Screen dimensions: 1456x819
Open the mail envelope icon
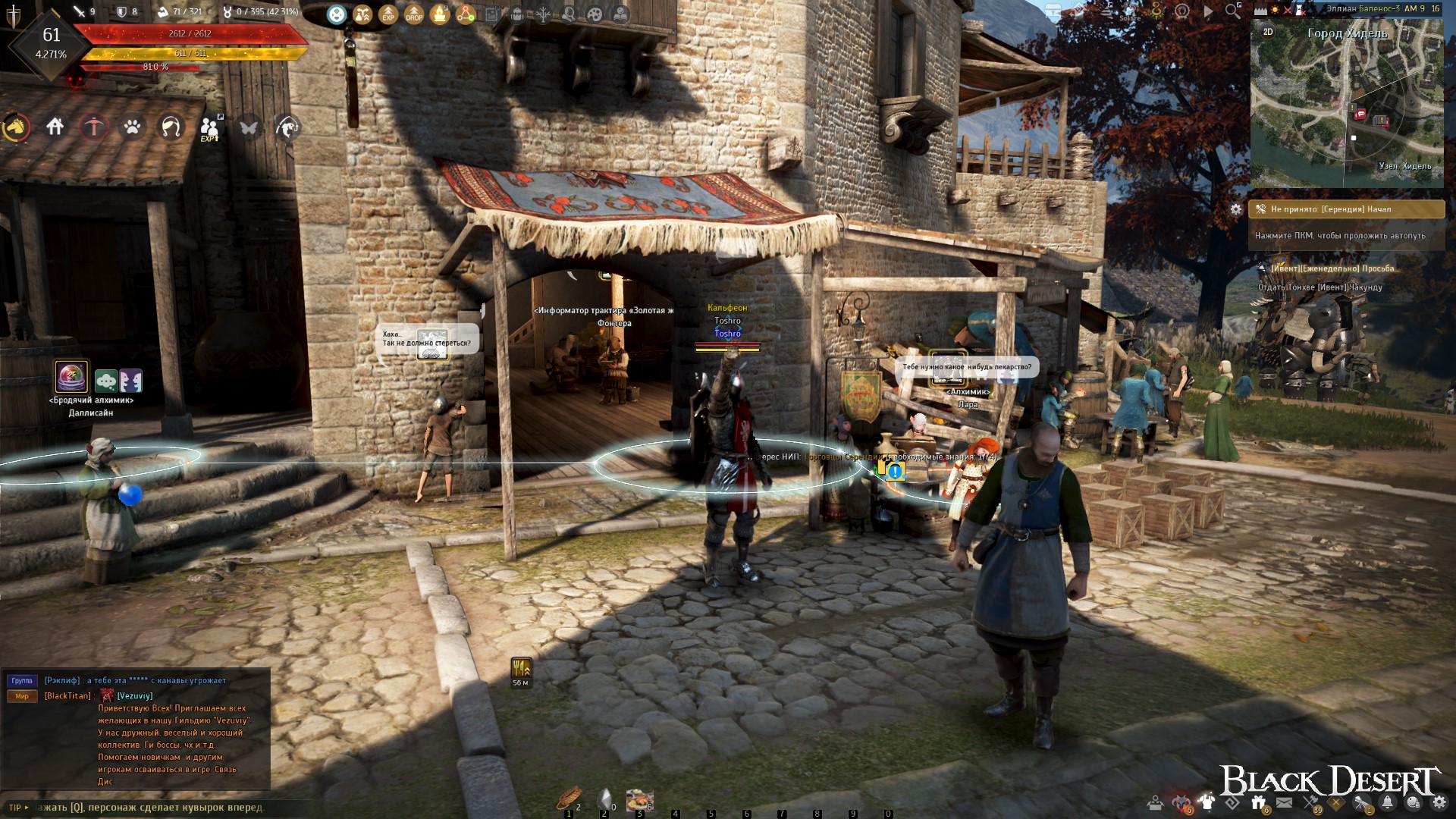click(1284, 802)
